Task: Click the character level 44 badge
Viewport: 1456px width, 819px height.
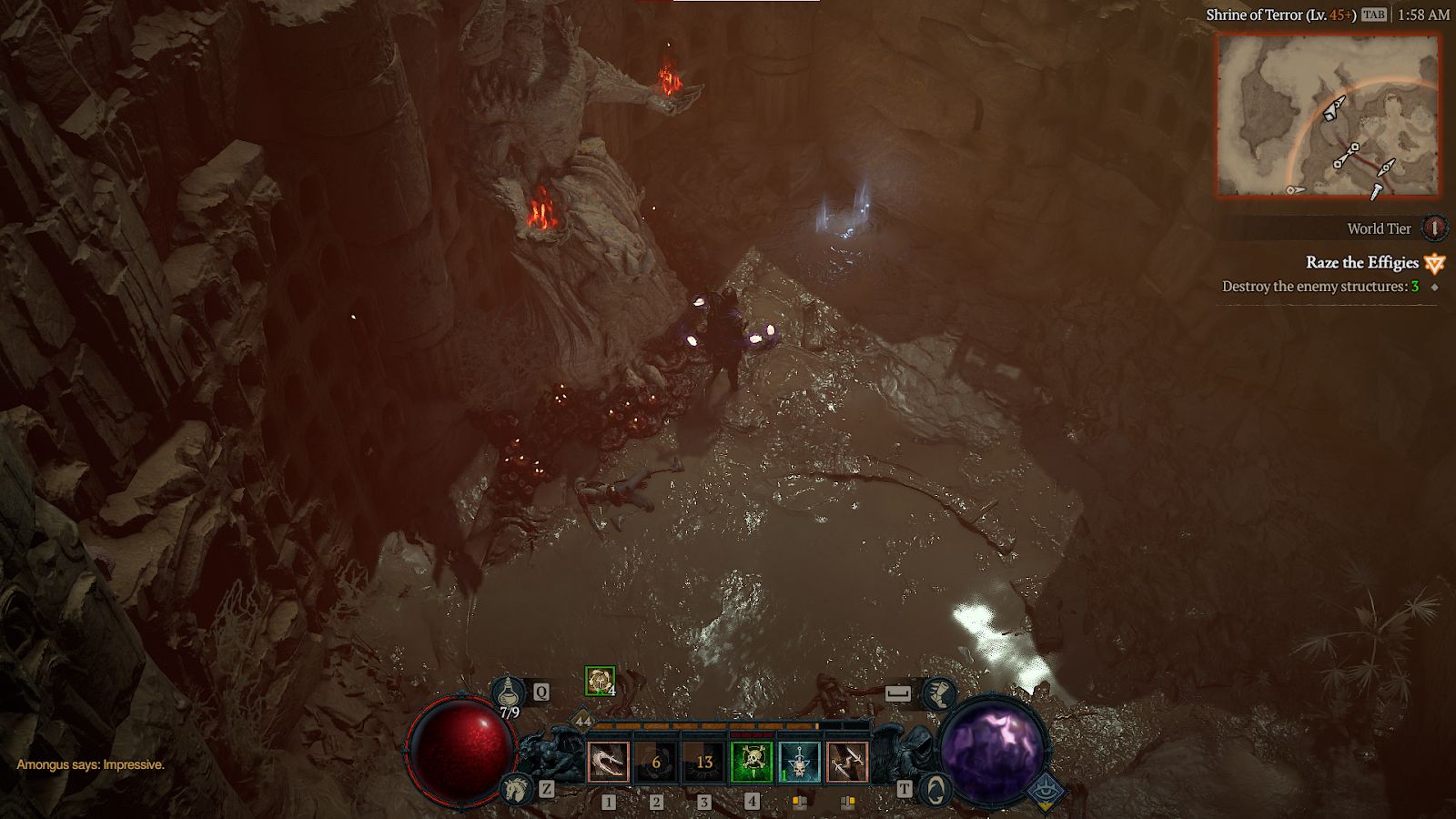Action: 582,722
